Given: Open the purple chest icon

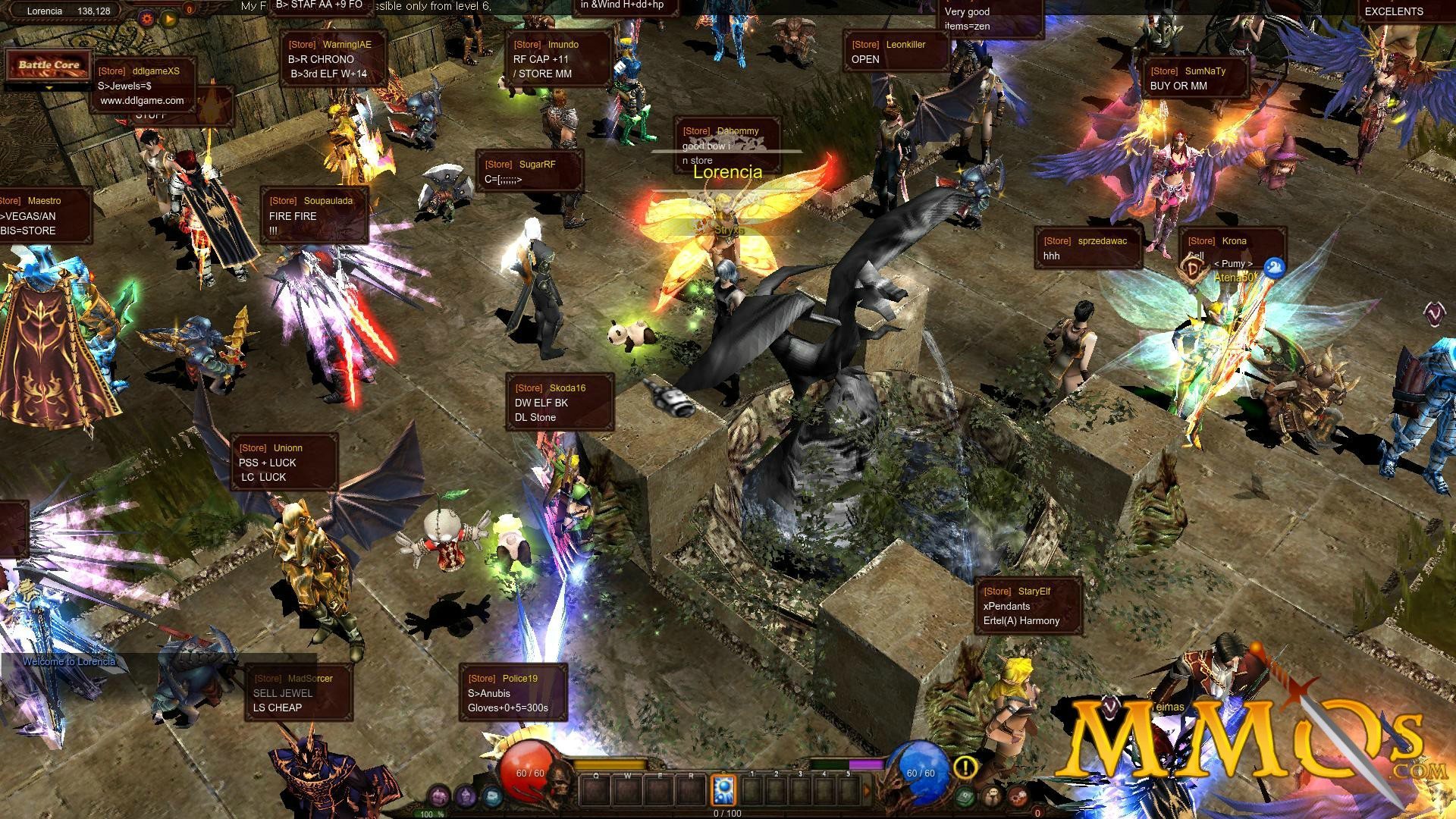Looking at the screenshot, I should [x=438, y=796].
